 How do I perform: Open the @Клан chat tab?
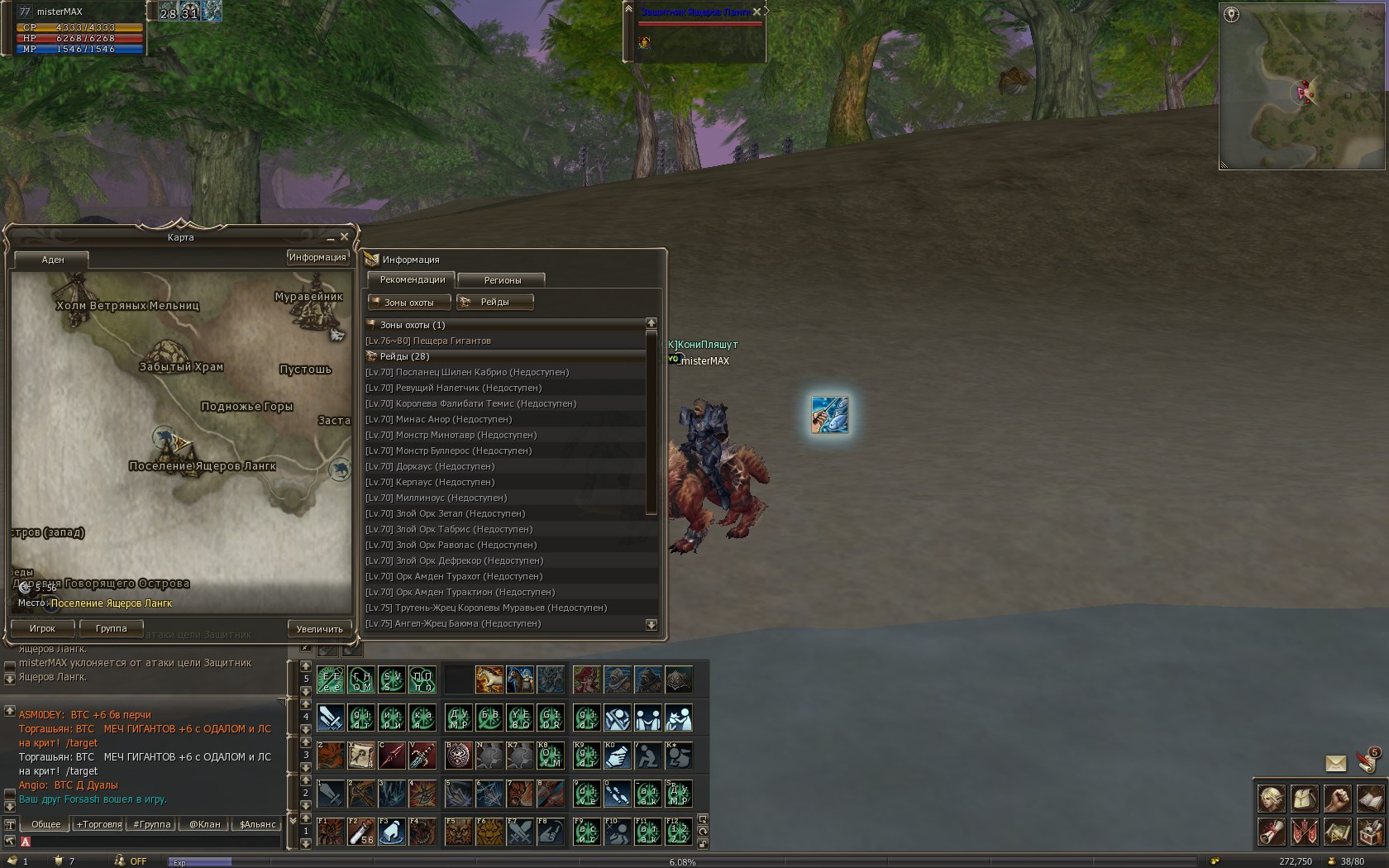pyautogui.click(x=205, y=824)
